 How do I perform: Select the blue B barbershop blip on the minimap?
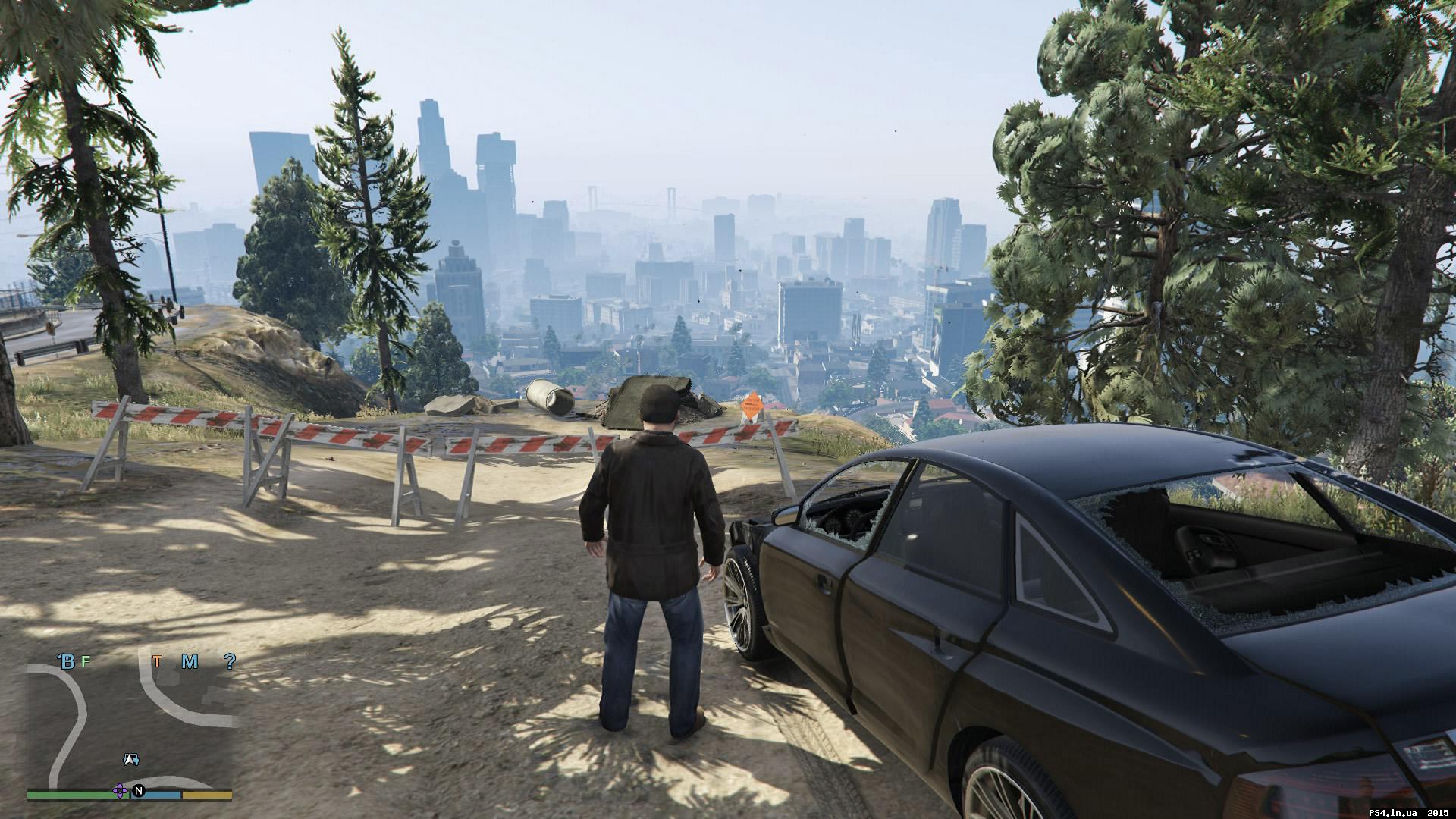point(68,661)
